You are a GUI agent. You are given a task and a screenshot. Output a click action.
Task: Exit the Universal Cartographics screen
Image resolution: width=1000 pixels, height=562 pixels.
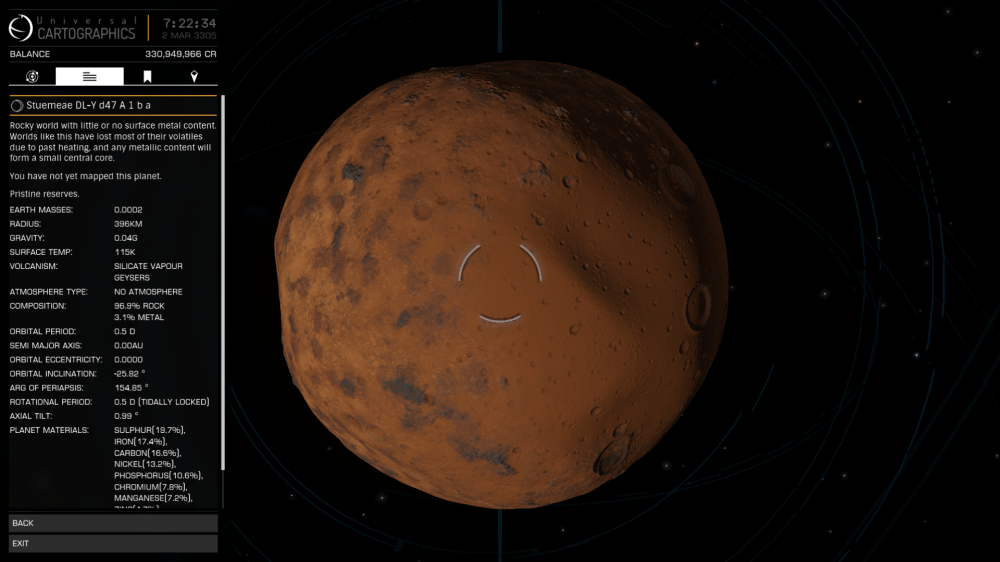point(113,544)
